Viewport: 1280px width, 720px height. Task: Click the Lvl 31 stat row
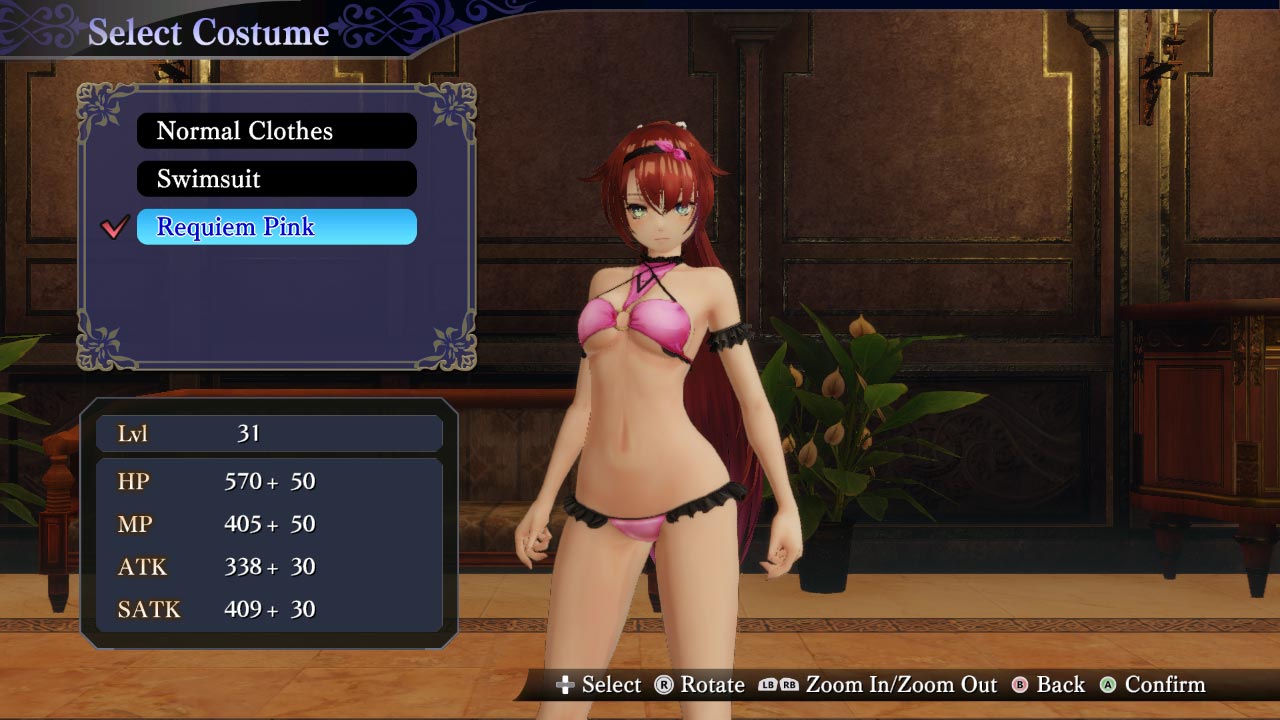[x=268, y=432]
